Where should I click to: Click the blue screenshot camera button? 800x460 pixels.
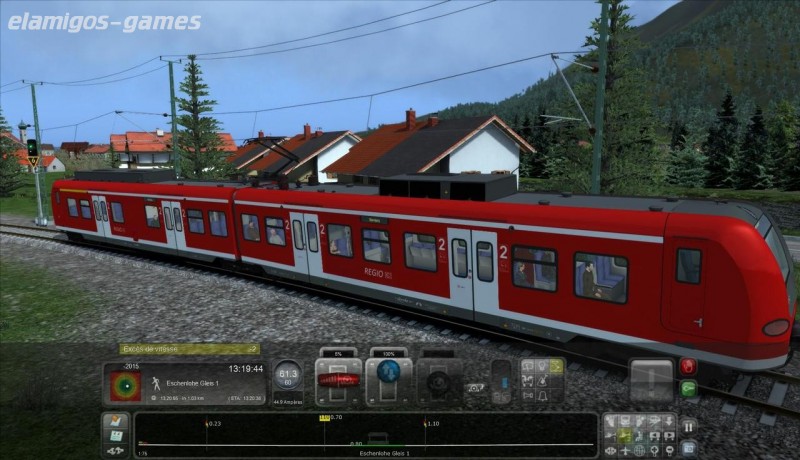point(688,447)
